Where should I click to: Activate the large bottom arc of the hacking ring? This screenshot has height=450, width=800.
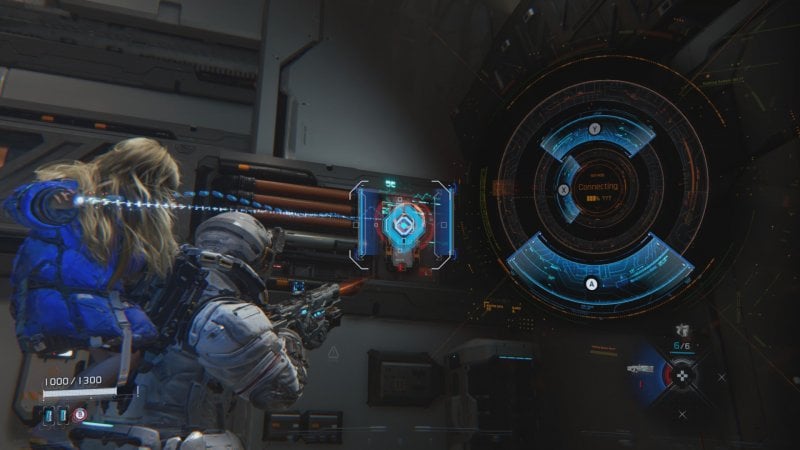click(x=598, y=270)
